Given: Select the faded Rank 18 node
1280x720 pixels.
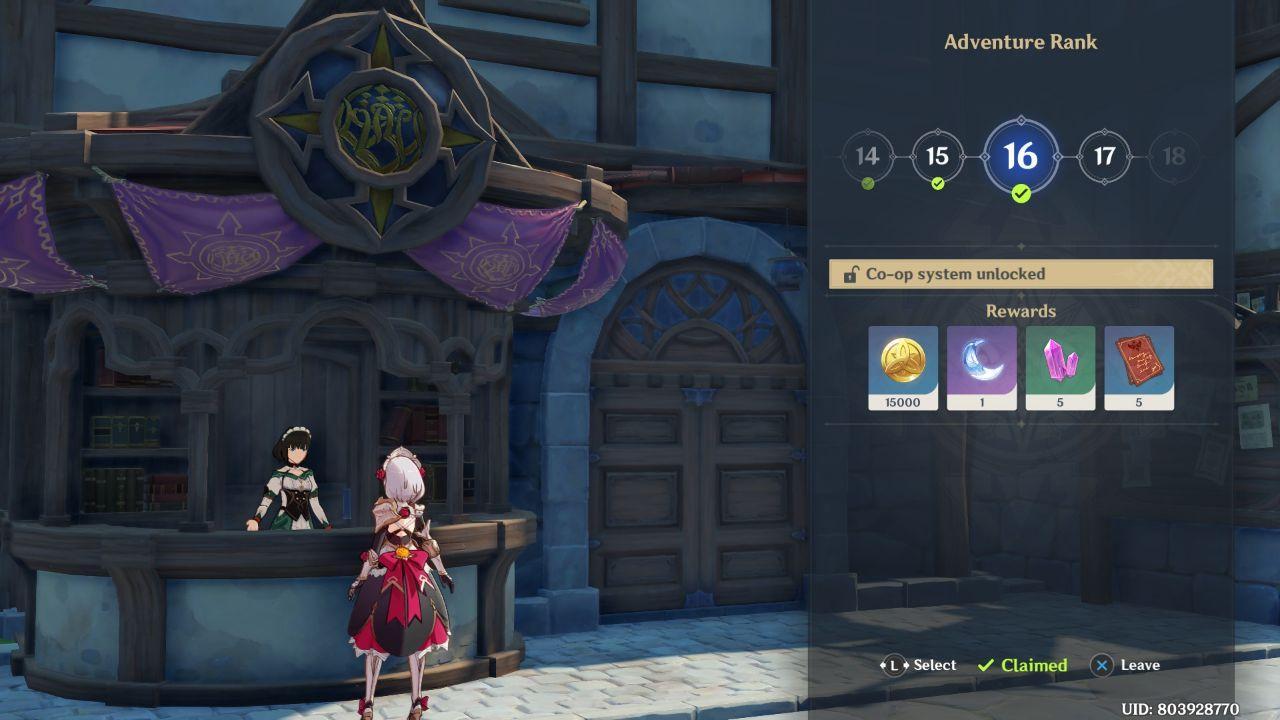Looking at the screenshot, I should point(1174,157).
